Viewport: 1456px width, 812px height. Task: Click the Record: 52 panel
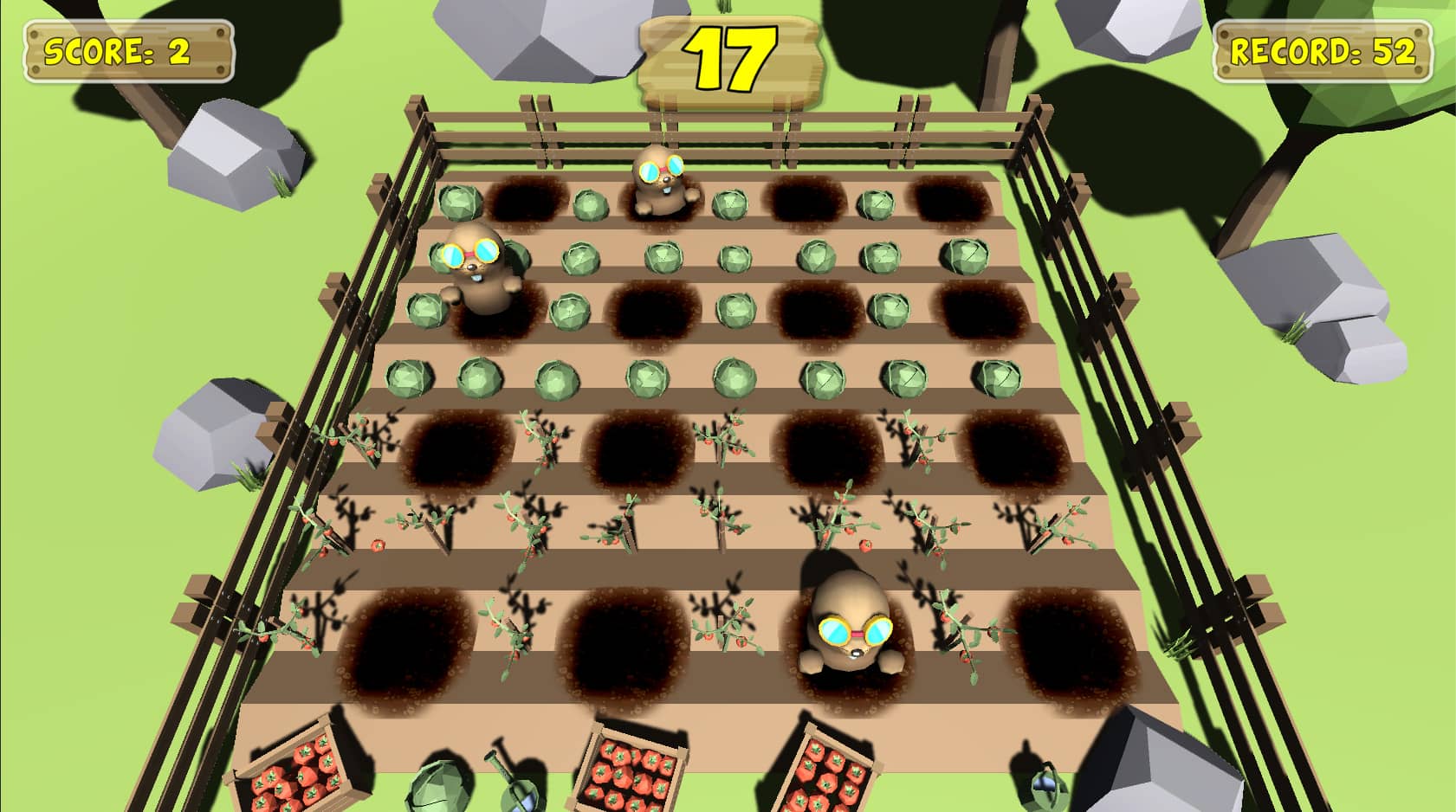click(x=1323, y=48)
